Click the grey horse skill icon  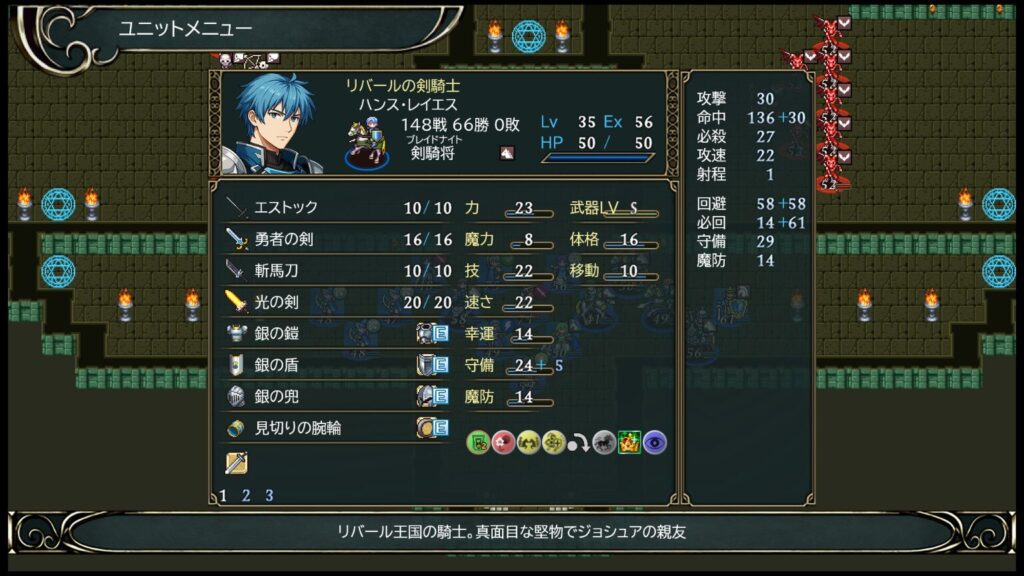(x=603, y=442)
